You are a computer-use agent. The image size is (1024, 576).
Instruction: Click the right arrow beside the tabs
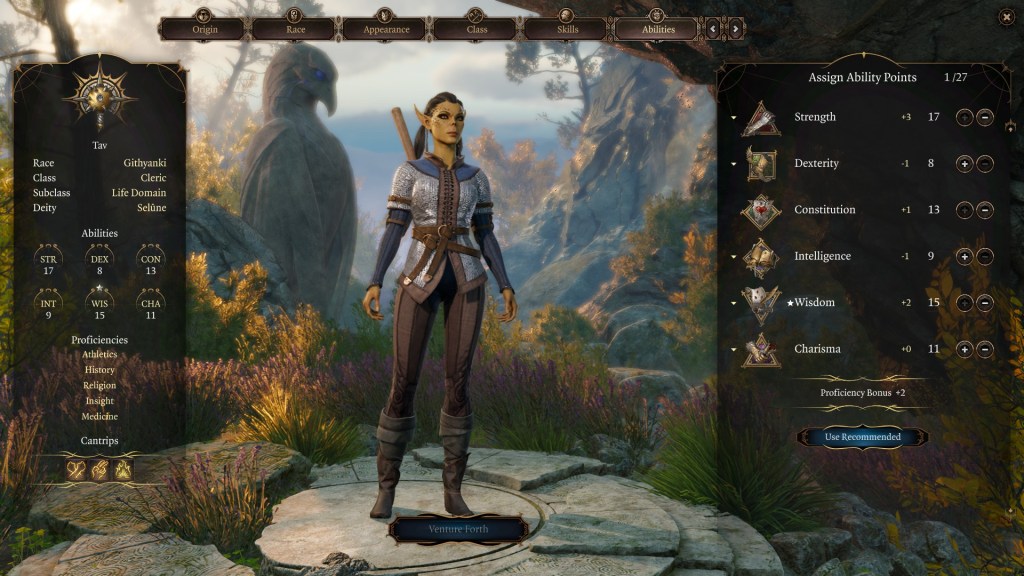click(736, 29)
